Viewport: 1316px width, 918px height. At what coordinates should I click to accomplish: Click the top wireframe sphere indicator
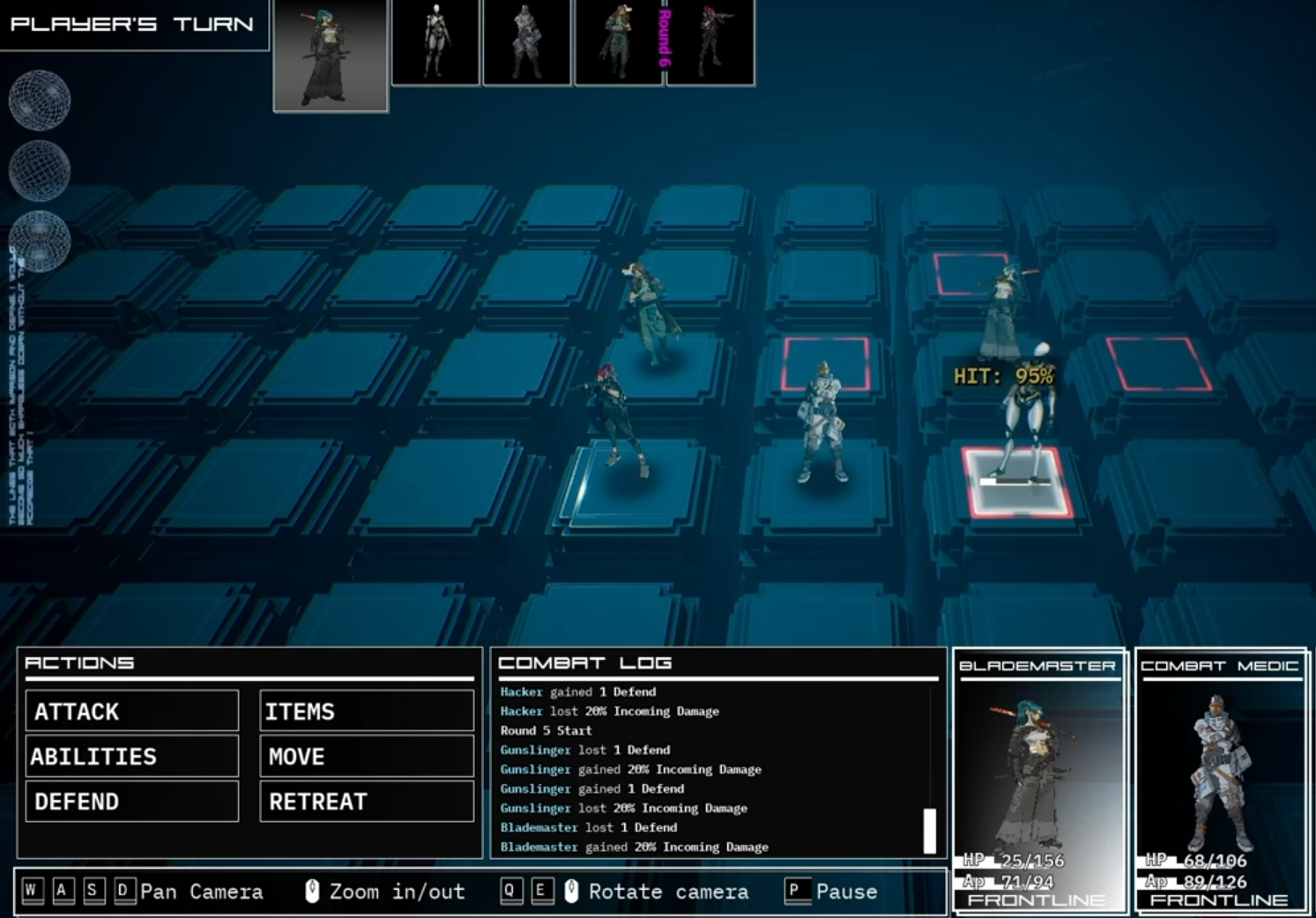[38, 100]
